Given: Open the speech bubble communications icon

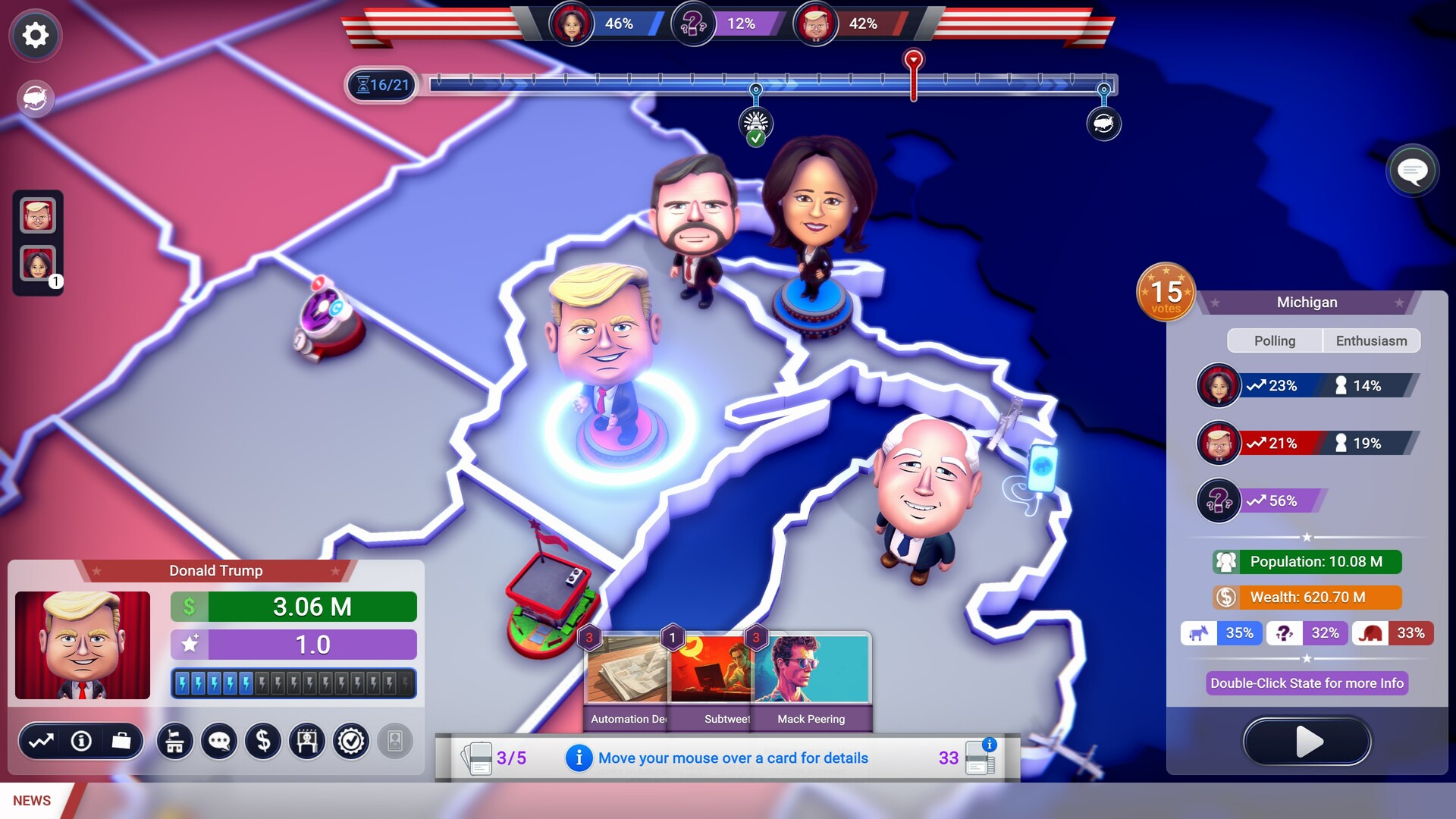Looking at the screenshot, I should tap(219, 742).
